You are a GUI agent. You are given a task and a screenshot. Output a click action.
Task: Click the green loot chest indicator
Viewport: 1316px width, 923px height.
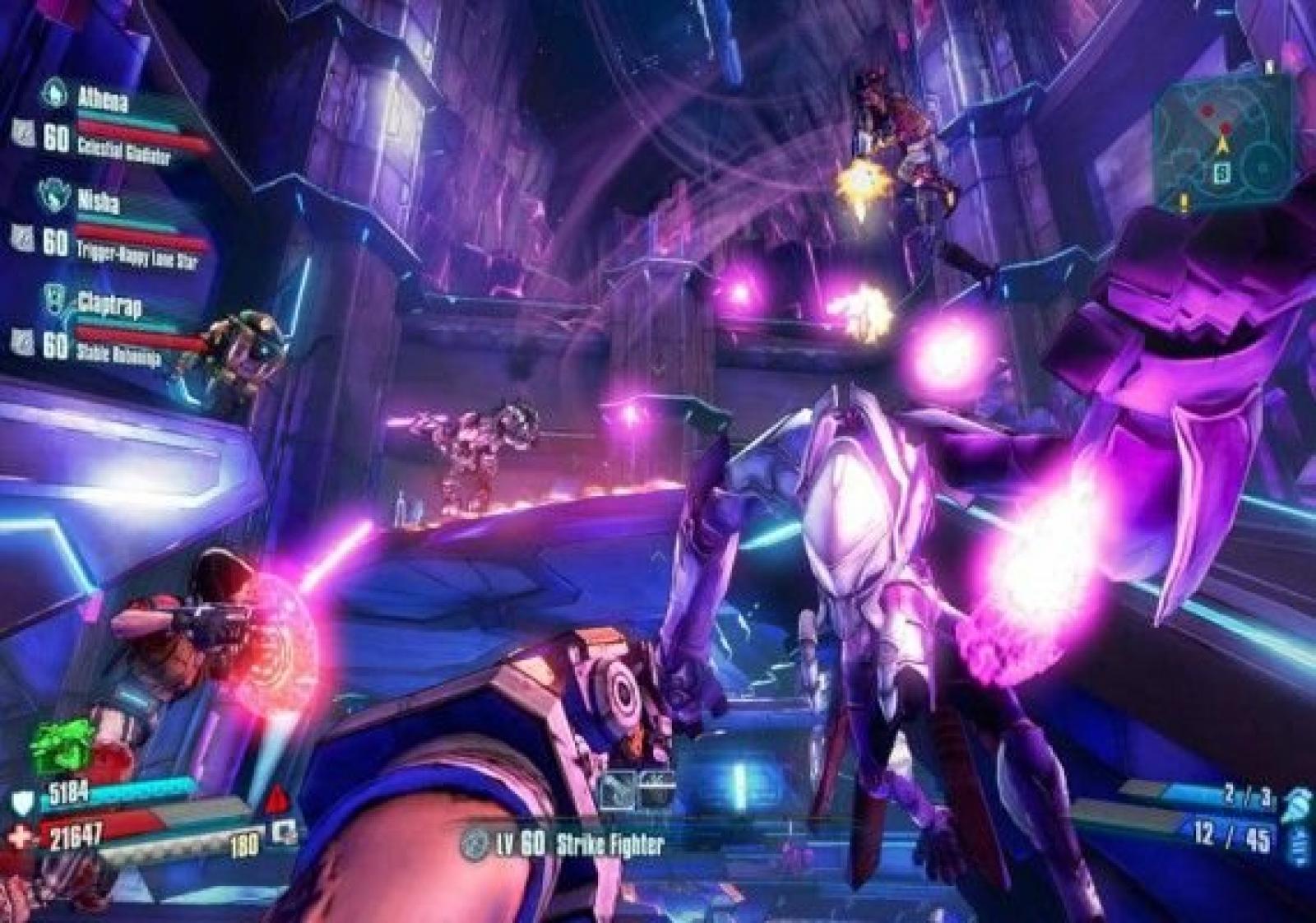(x=60, y=744)
